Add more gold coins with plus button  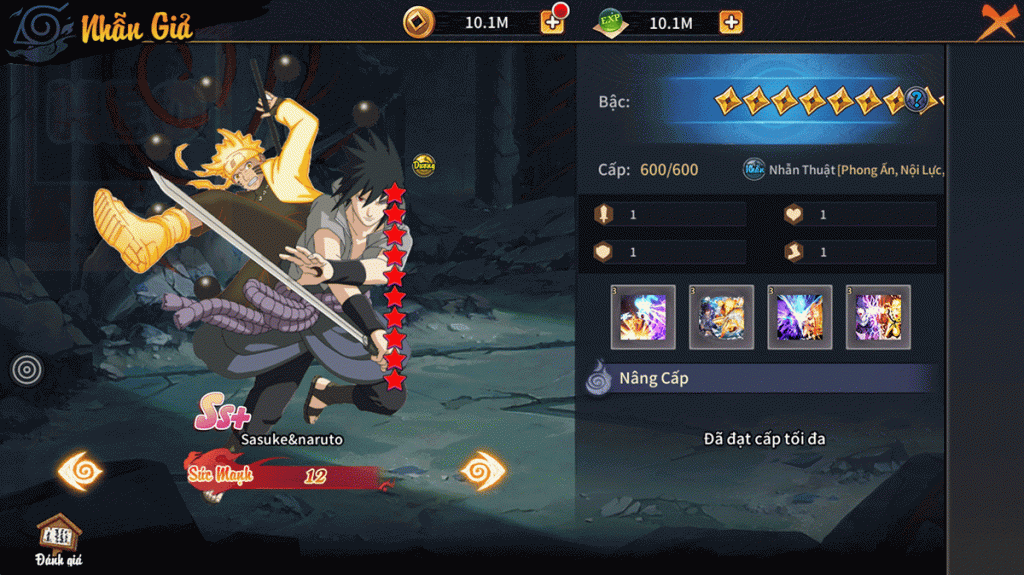pyautogui.click(x=552, y=22)
